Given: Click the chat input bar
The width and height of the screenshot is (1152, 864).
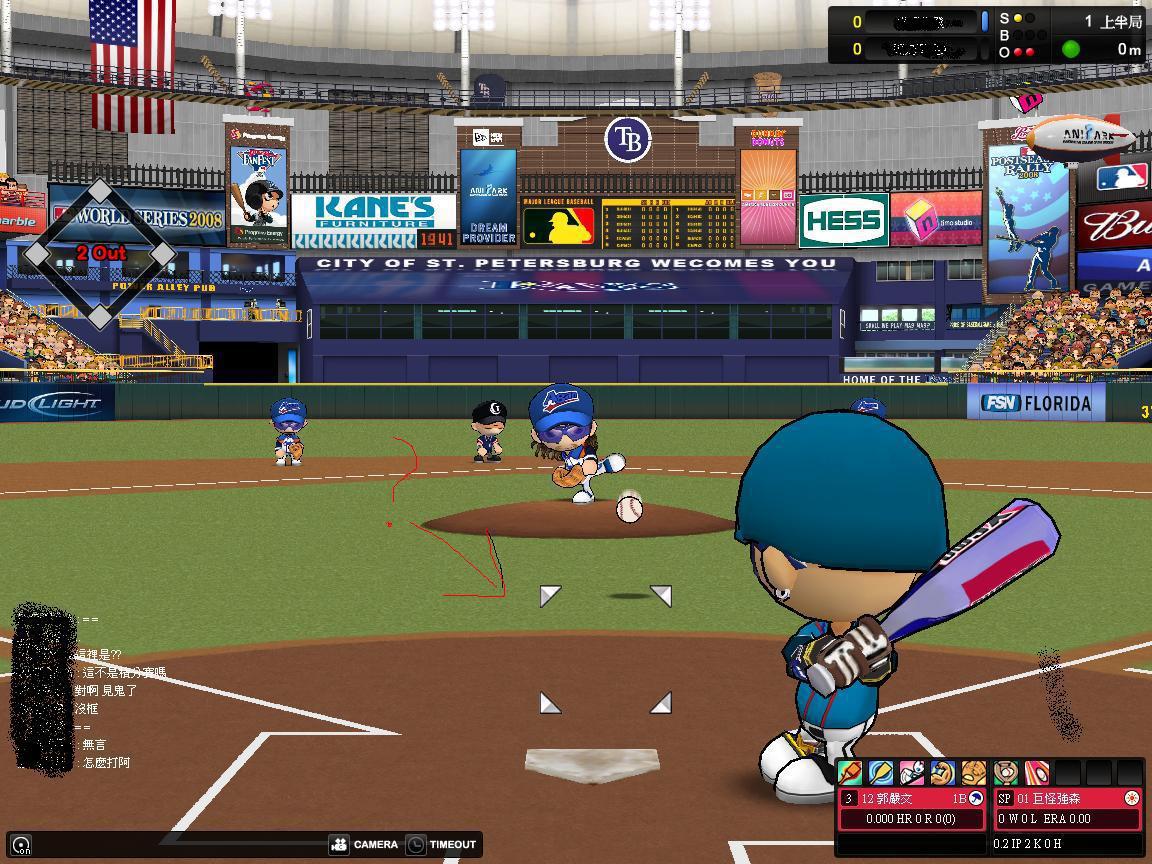Looking at the screenshot, I should point(180,845).
